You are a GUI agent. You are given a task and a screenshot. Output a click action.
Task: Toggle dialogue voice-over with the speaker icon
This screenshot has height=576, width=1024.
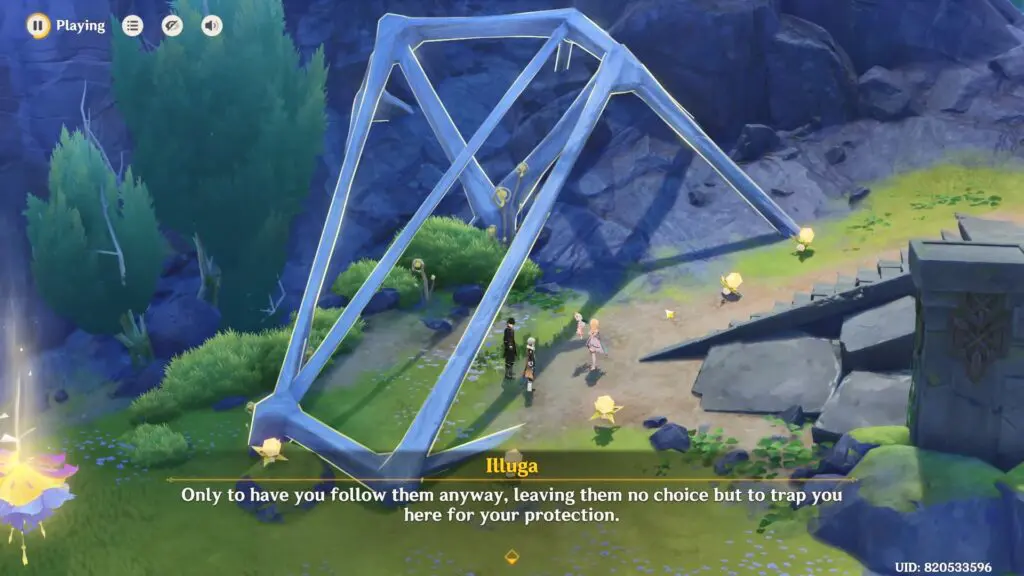coord(212,26)
